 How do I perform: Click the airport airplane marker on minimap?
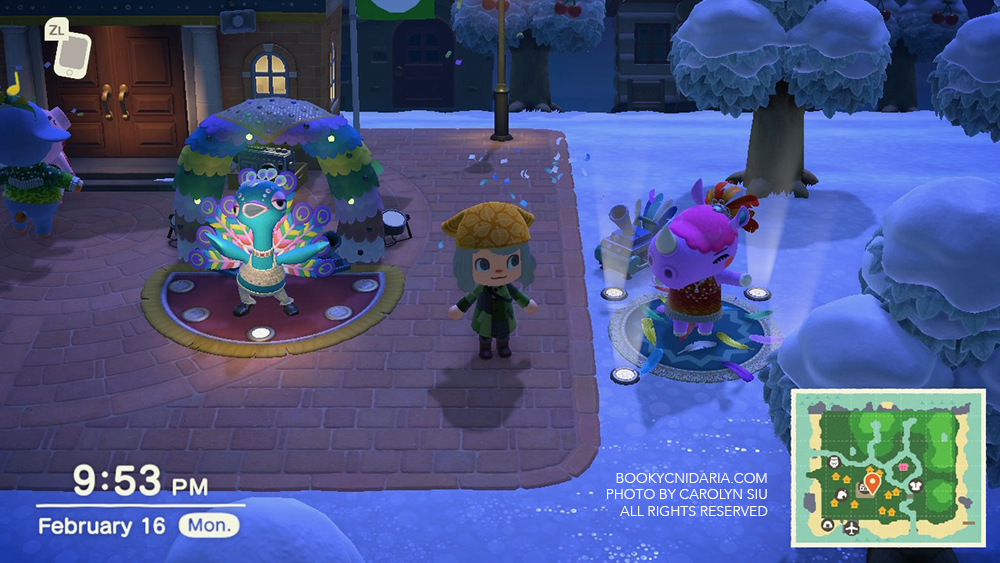pos(851,527)
